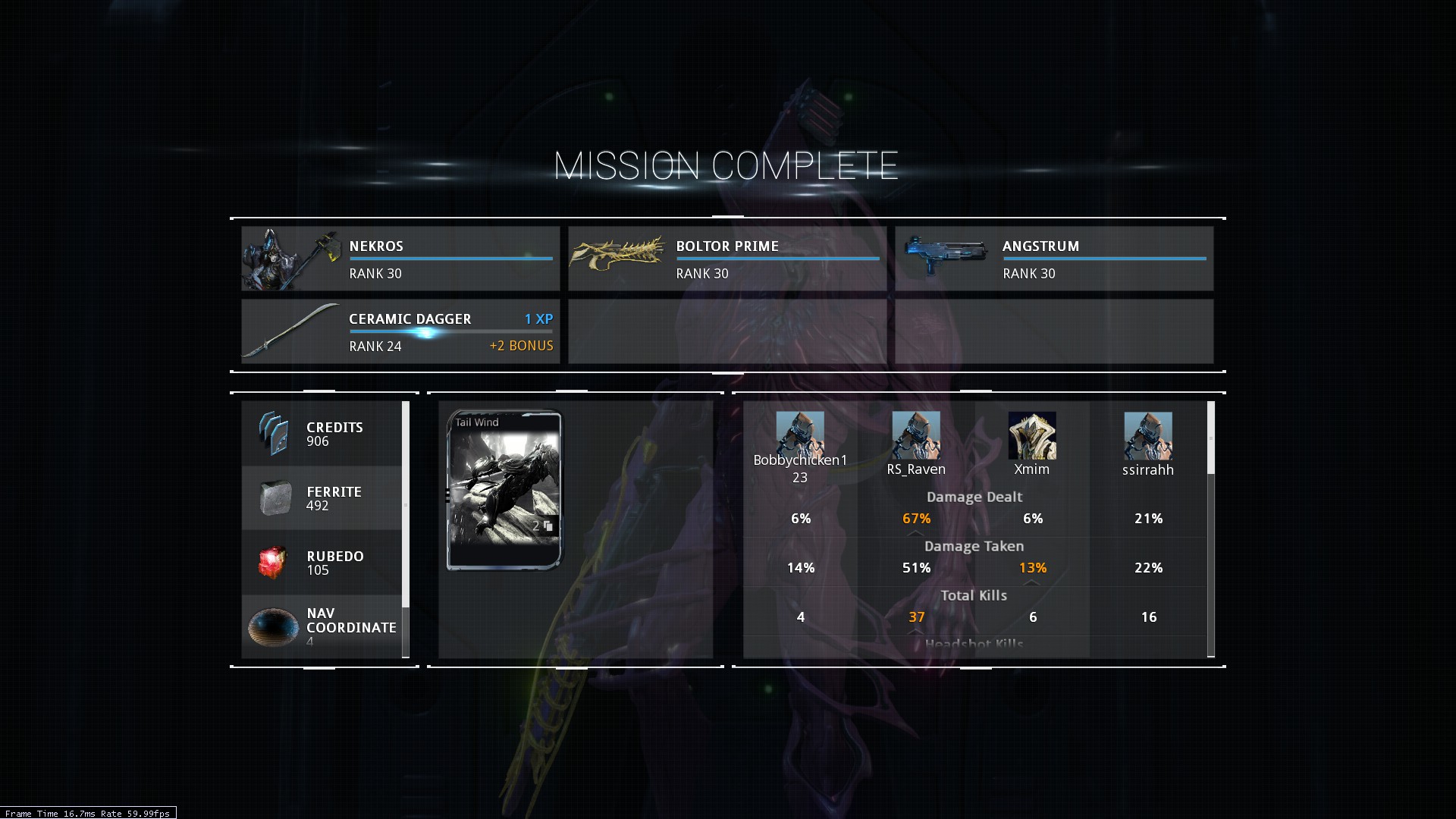Open Bobbychicken1's player avatar
The image size is (1456, 819).
tap(800, 435)
